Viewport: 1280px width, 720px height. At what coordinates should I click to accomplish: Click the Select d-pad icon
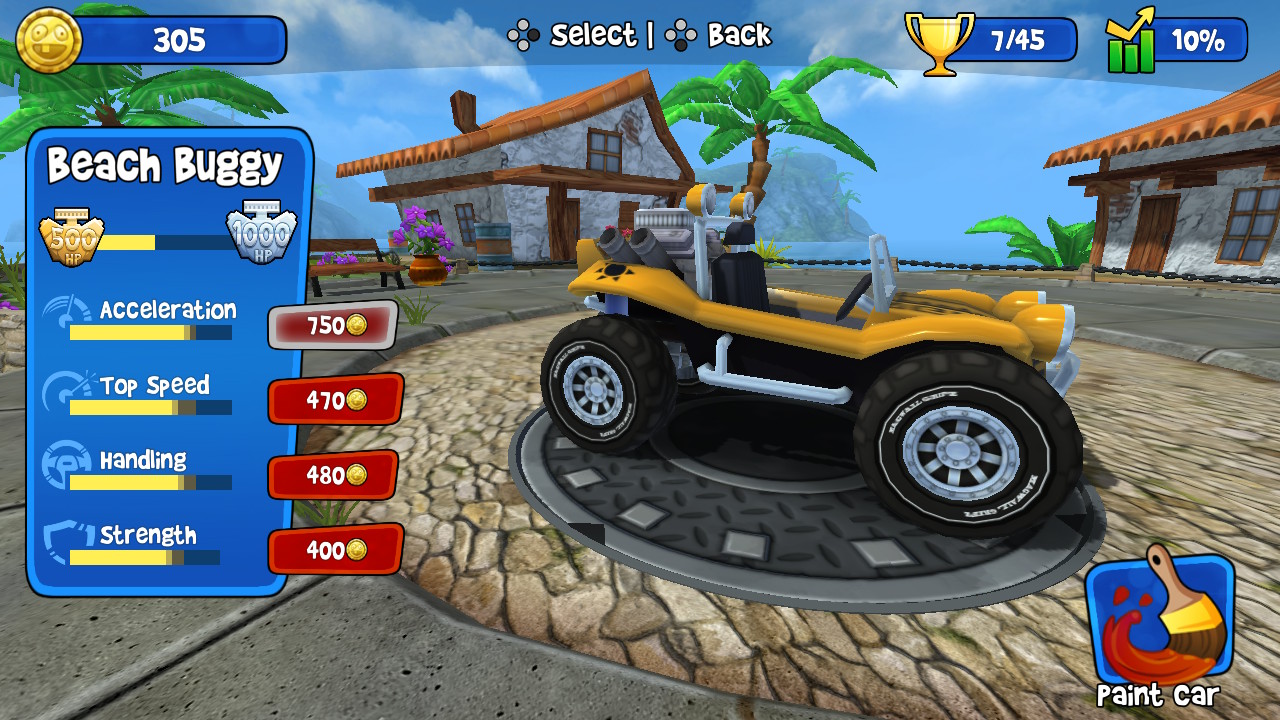[524, 34]
